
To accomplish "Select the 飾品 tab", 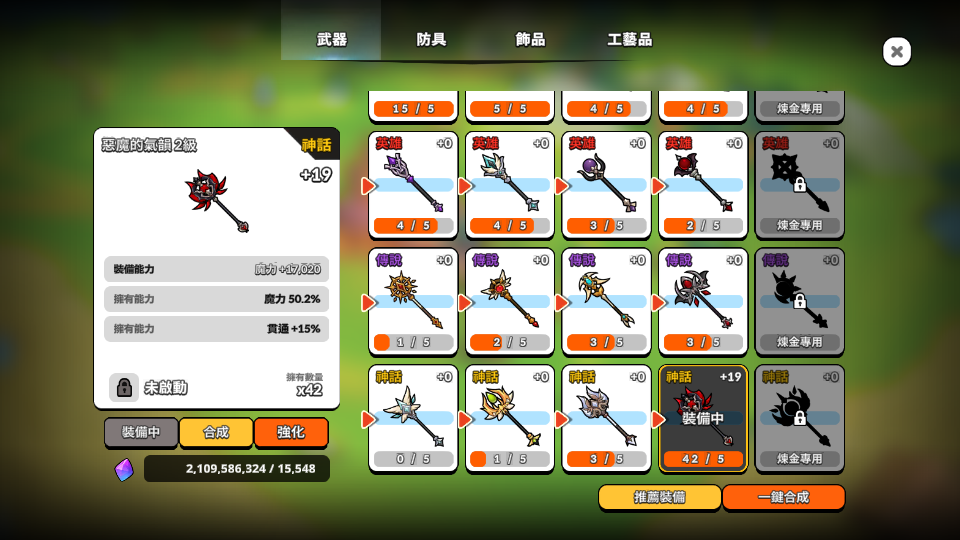I will pyautogui.click(x=530, y=40).
